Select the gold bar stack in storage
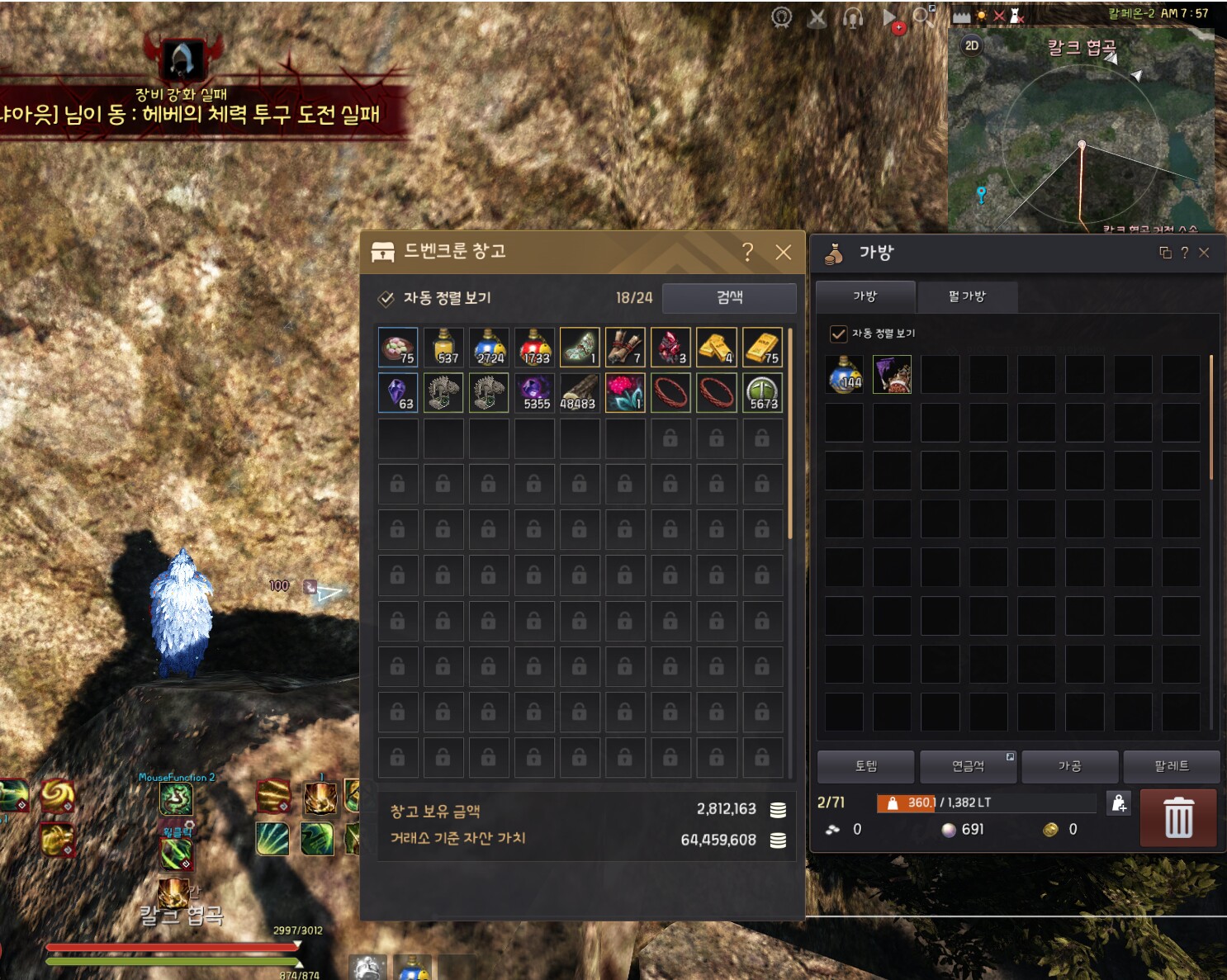The width and height of the screenshot is (1227, 980). click(x=717, y=347)
